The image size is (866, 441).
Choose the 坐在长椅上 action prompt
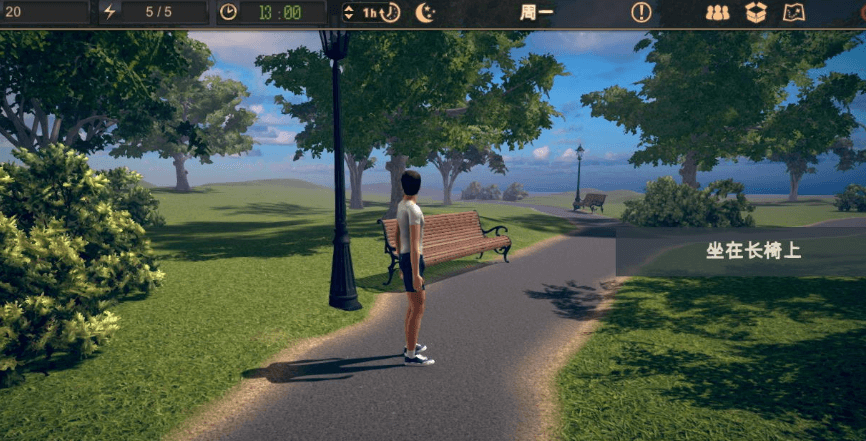tap(752, 250)
